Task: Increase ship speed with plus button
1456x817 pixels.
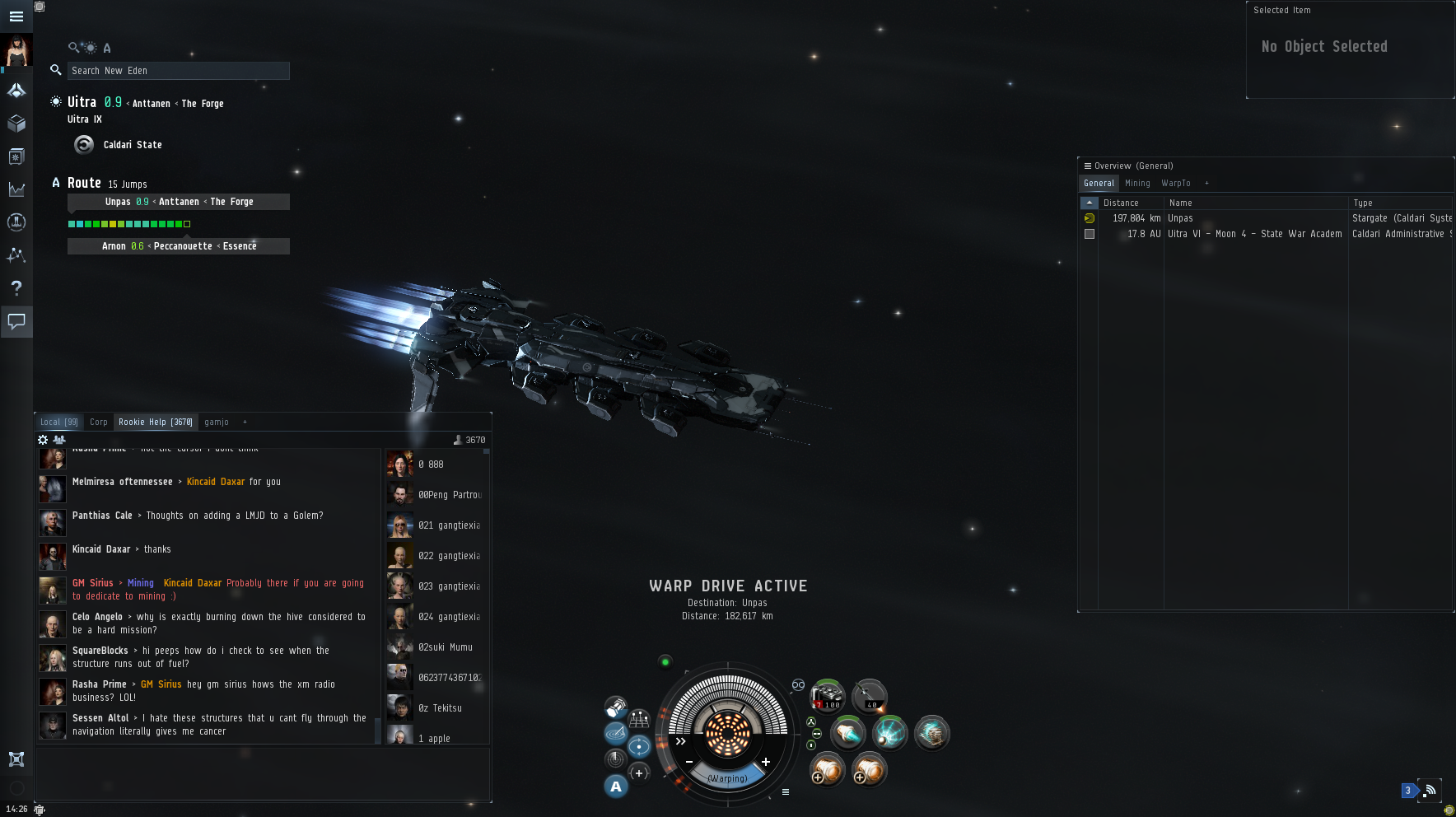Action: tap(766, 762)
